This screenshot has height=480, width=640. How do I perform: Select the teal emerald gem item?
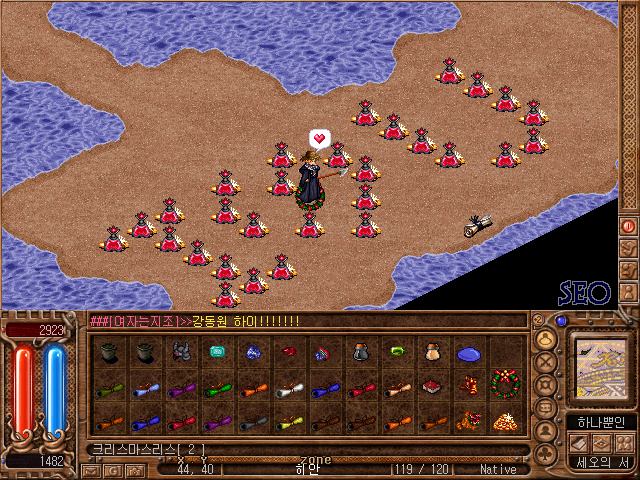click(216, 352)
